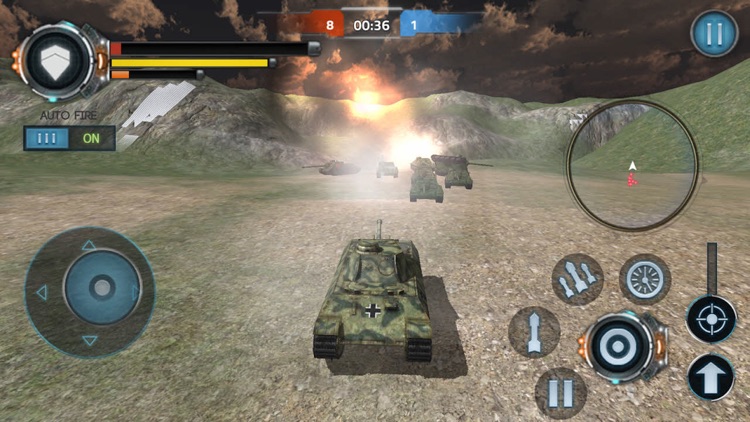Click the circular radar minimap
750x422 pixels.
pos(632,165)
